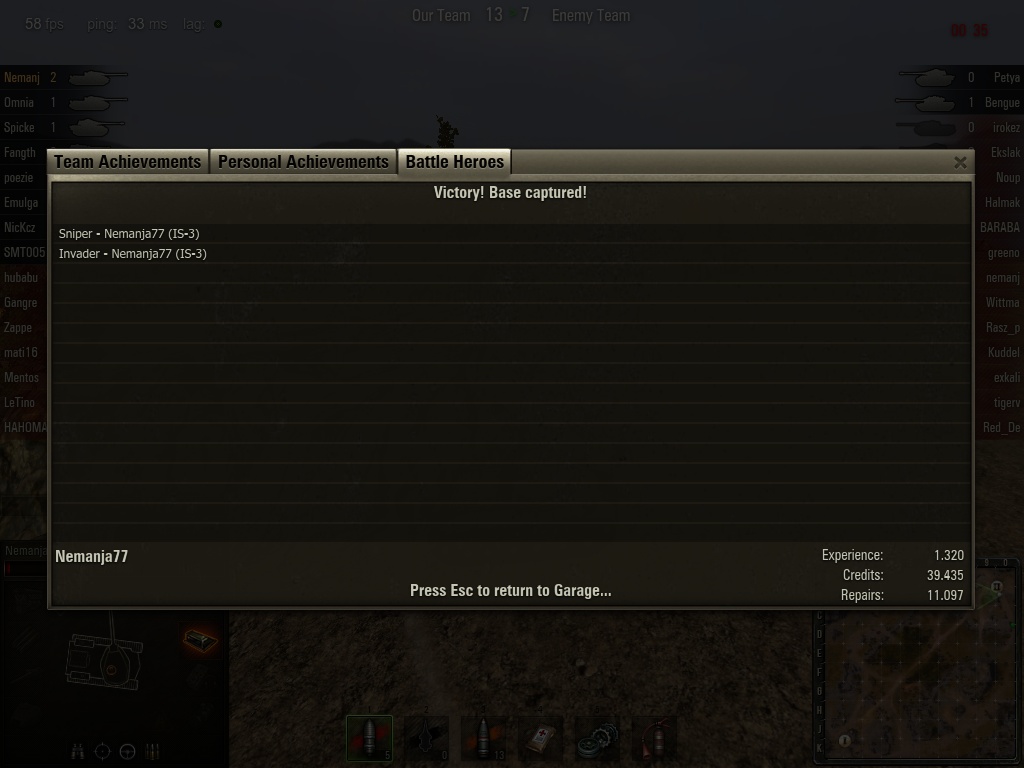
Task: Click the three shells loader icon
Action: (x=153, y=751)
